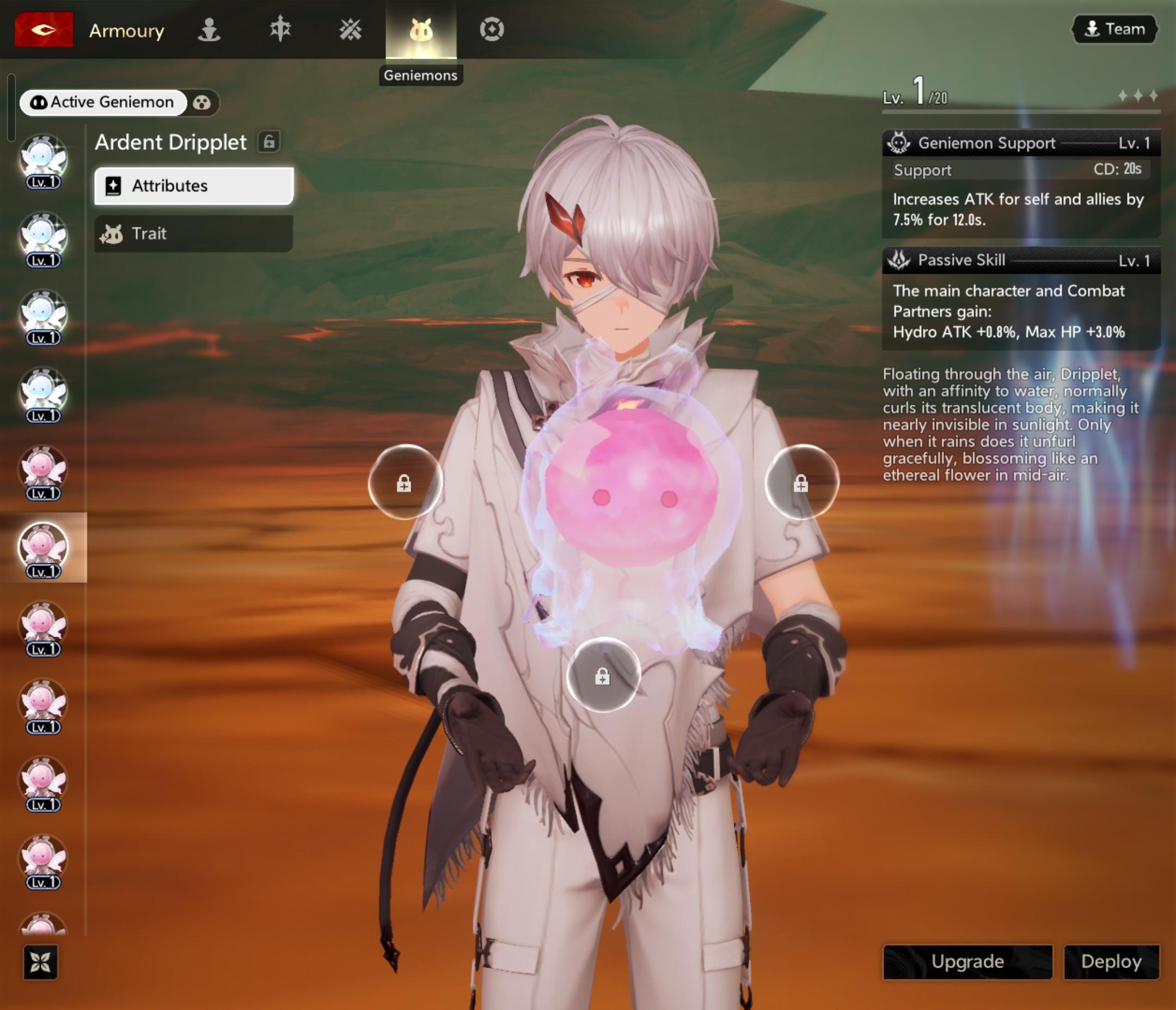The image size is (1176, 1010).
Task: Show the Trait panel
Action: [193, 234]
